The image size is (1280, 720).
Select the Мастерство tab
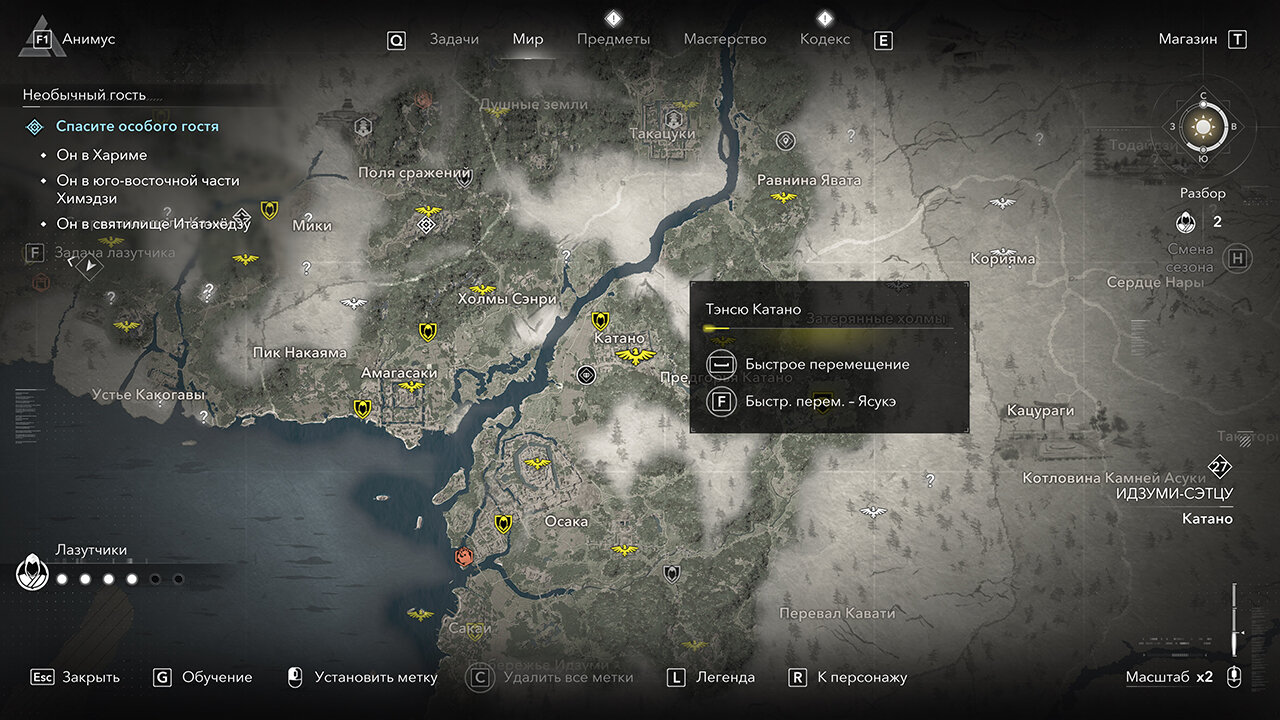click(724, 39)
